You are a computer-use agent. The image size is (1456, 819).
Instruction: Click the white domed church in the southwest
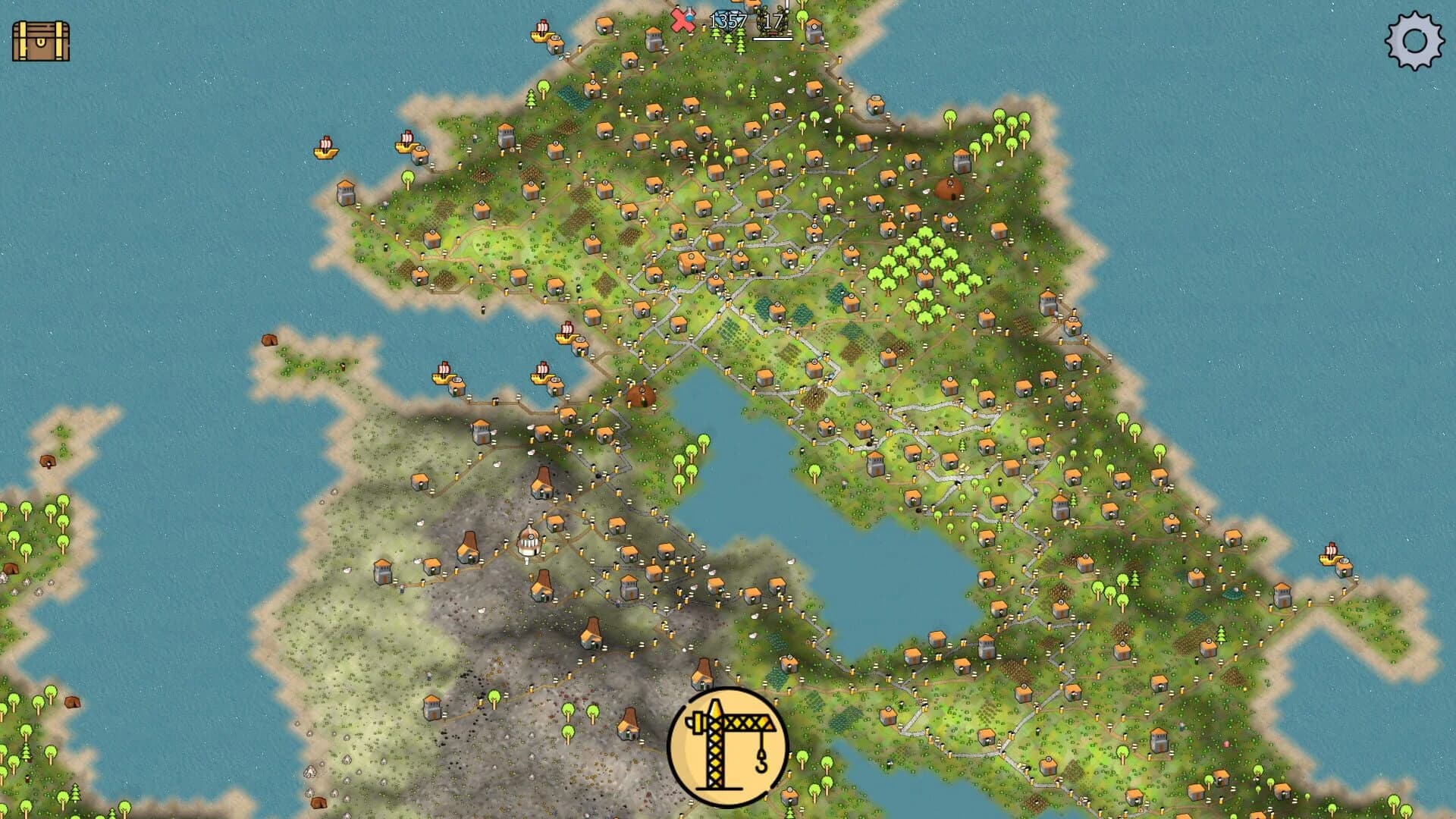531,541
